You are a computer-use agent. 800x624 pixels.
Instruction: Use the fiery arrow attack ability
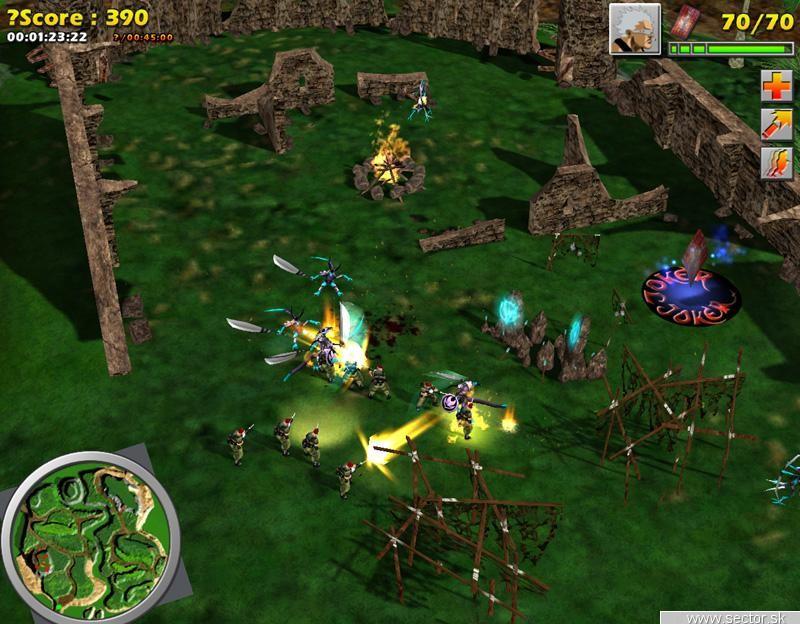coord(775,124)
